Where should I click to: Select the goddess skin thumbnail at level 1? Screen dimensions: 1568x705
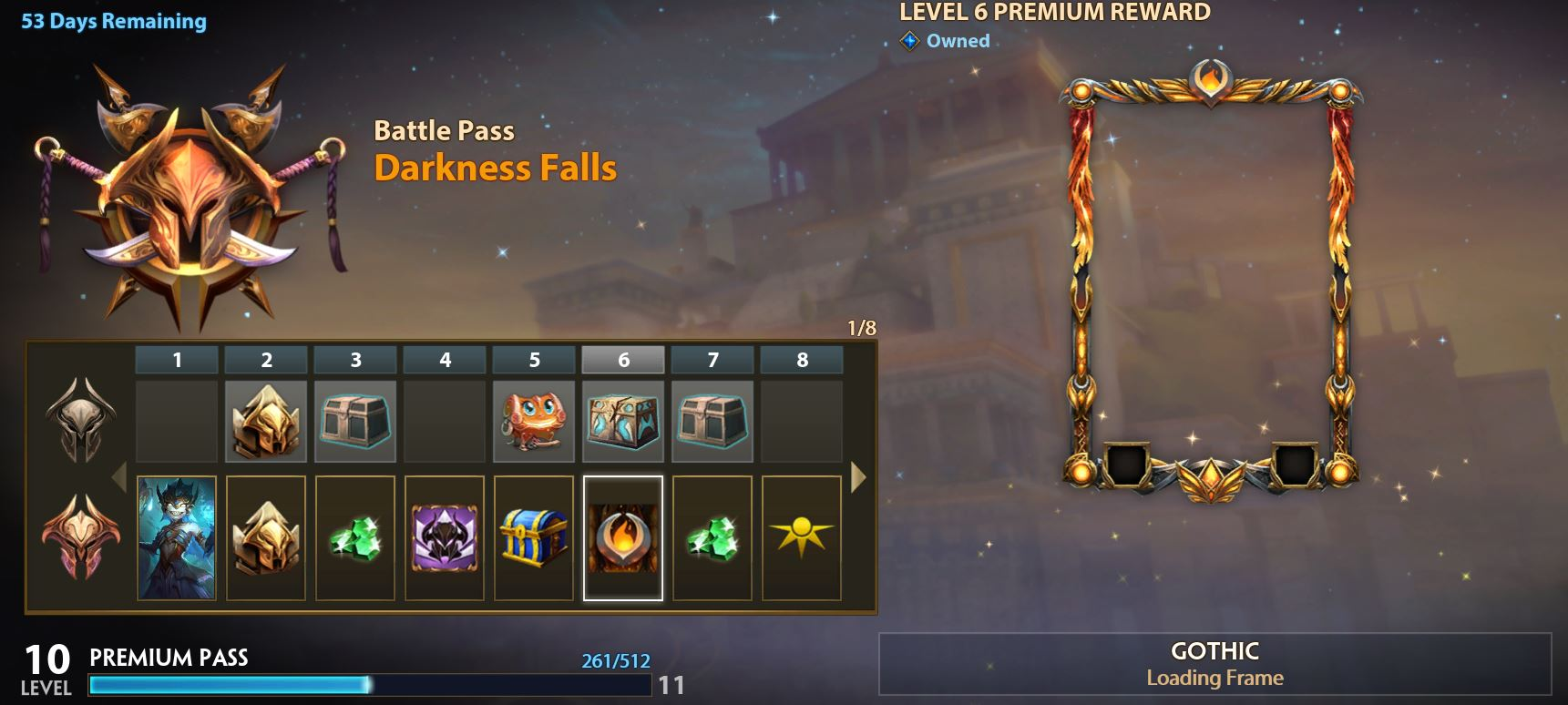(x=177, y=537)
